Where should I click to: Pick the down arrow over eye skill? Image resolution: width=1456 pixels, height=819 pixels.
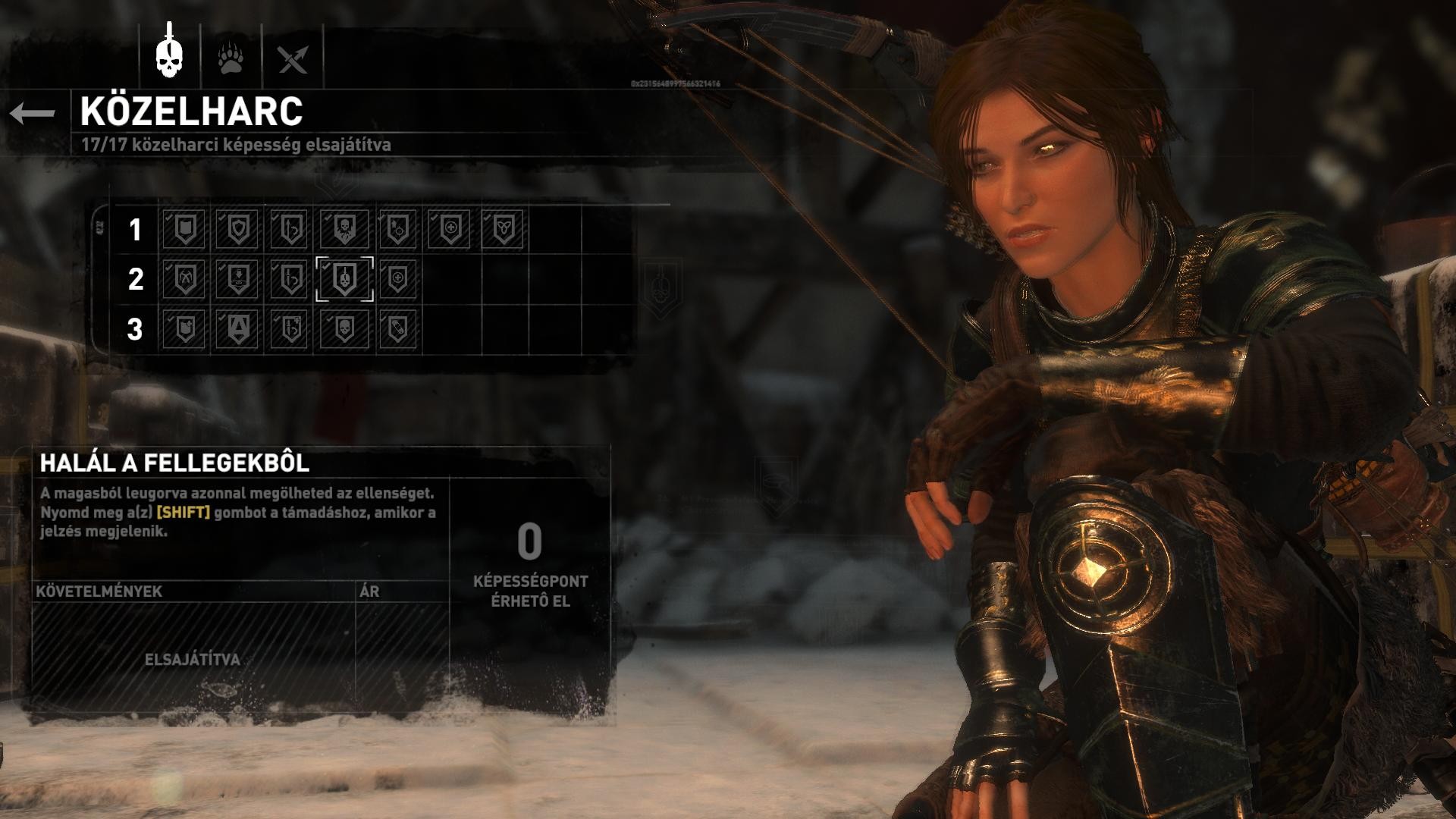(x=238, y=279)
